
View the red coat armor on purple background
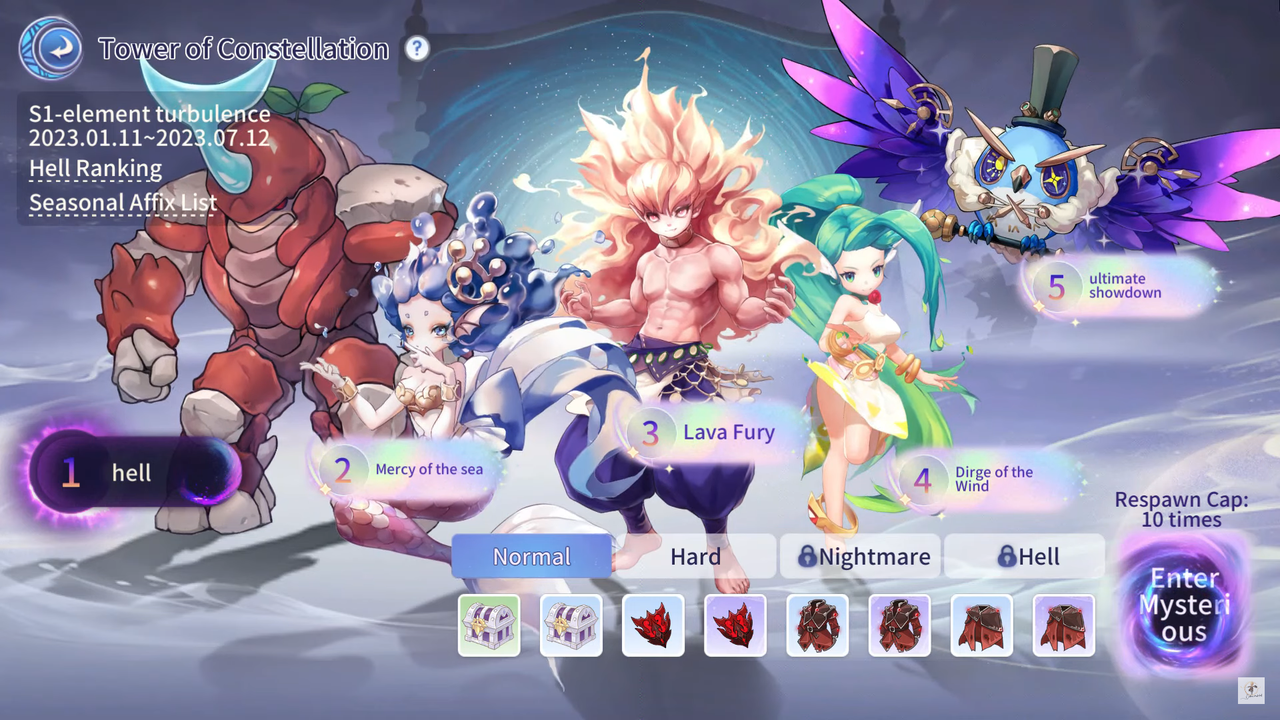[x=899, y=625]
